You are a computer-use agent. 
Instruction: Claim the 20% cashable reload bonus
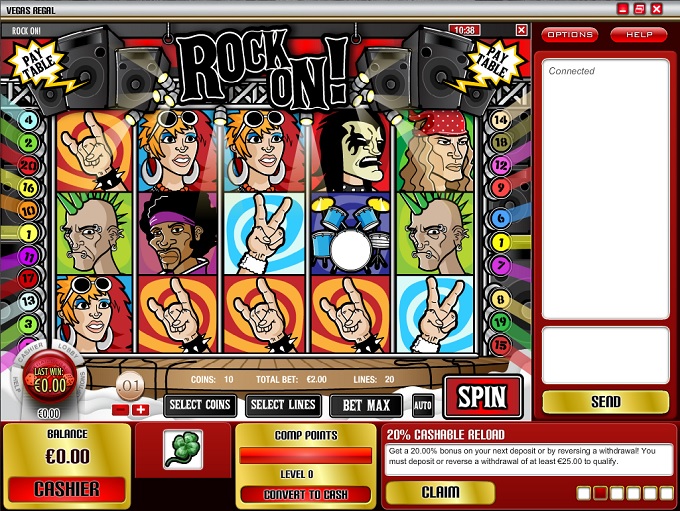pos(439,492)
